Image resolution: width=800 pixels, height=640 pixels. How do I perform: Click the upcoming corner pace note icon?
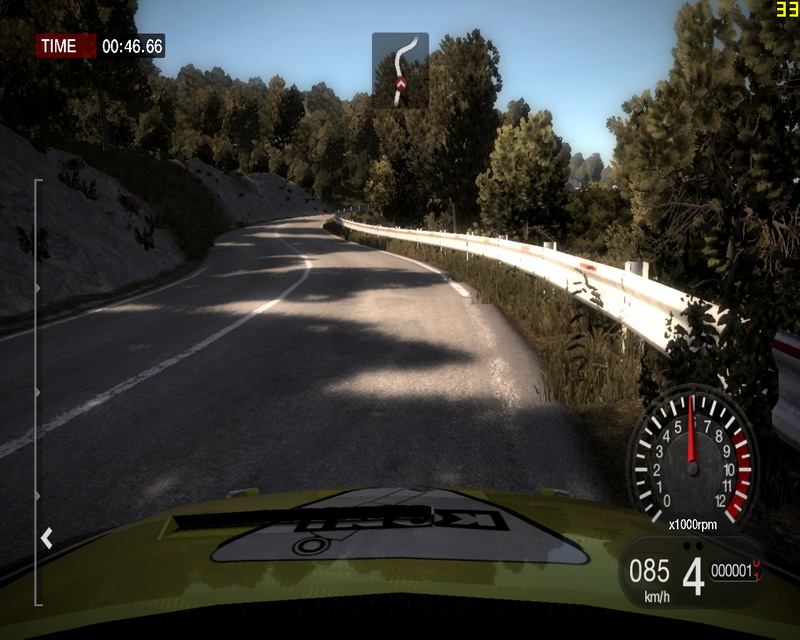[400, 70]
